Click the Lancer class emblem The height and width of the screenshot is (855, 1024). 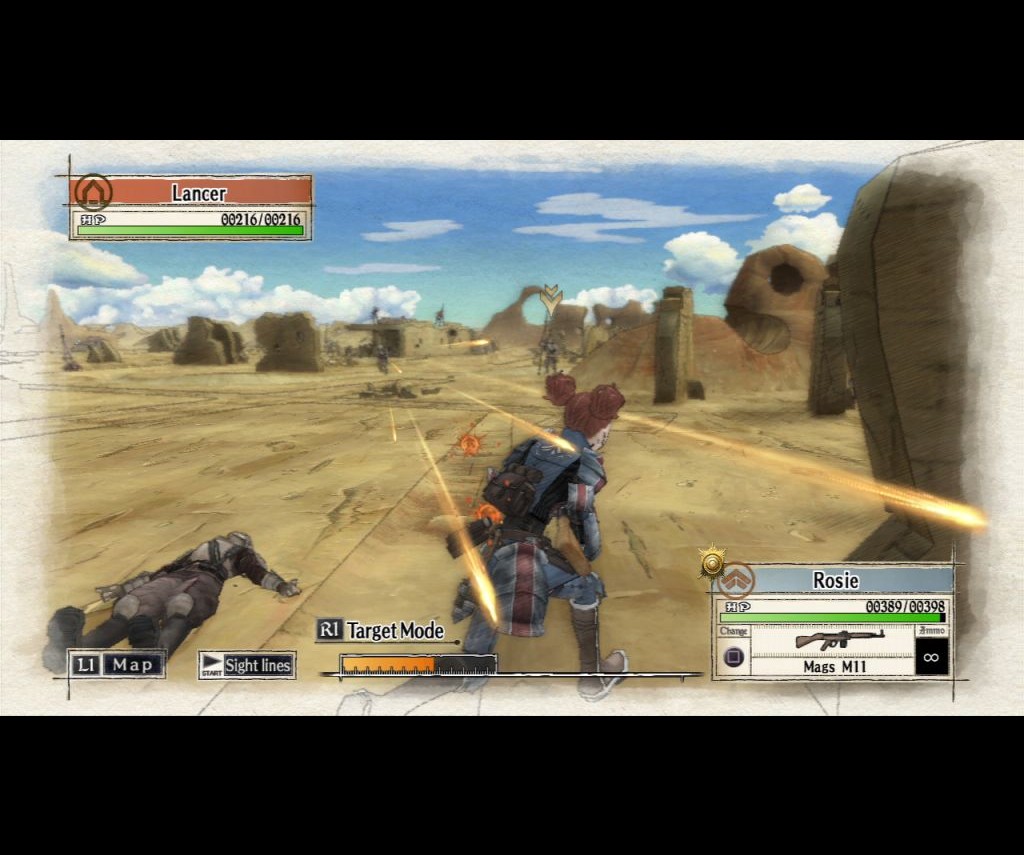pyautogui.click(x=93, y=192)
